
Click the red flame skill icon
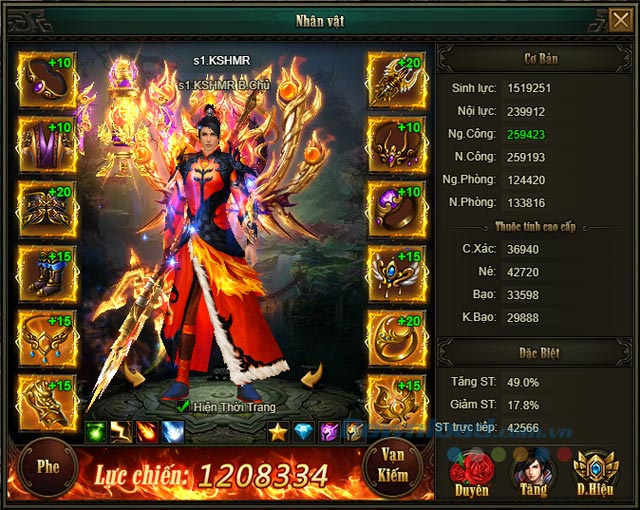[148, 432]
